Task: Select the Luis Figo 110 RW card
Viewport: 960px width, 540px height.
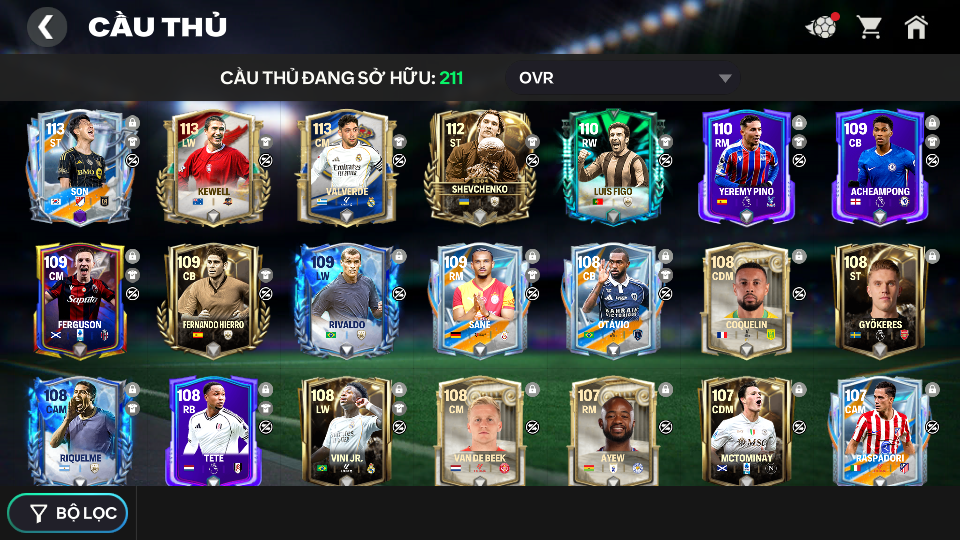Action: pos(612,165)
